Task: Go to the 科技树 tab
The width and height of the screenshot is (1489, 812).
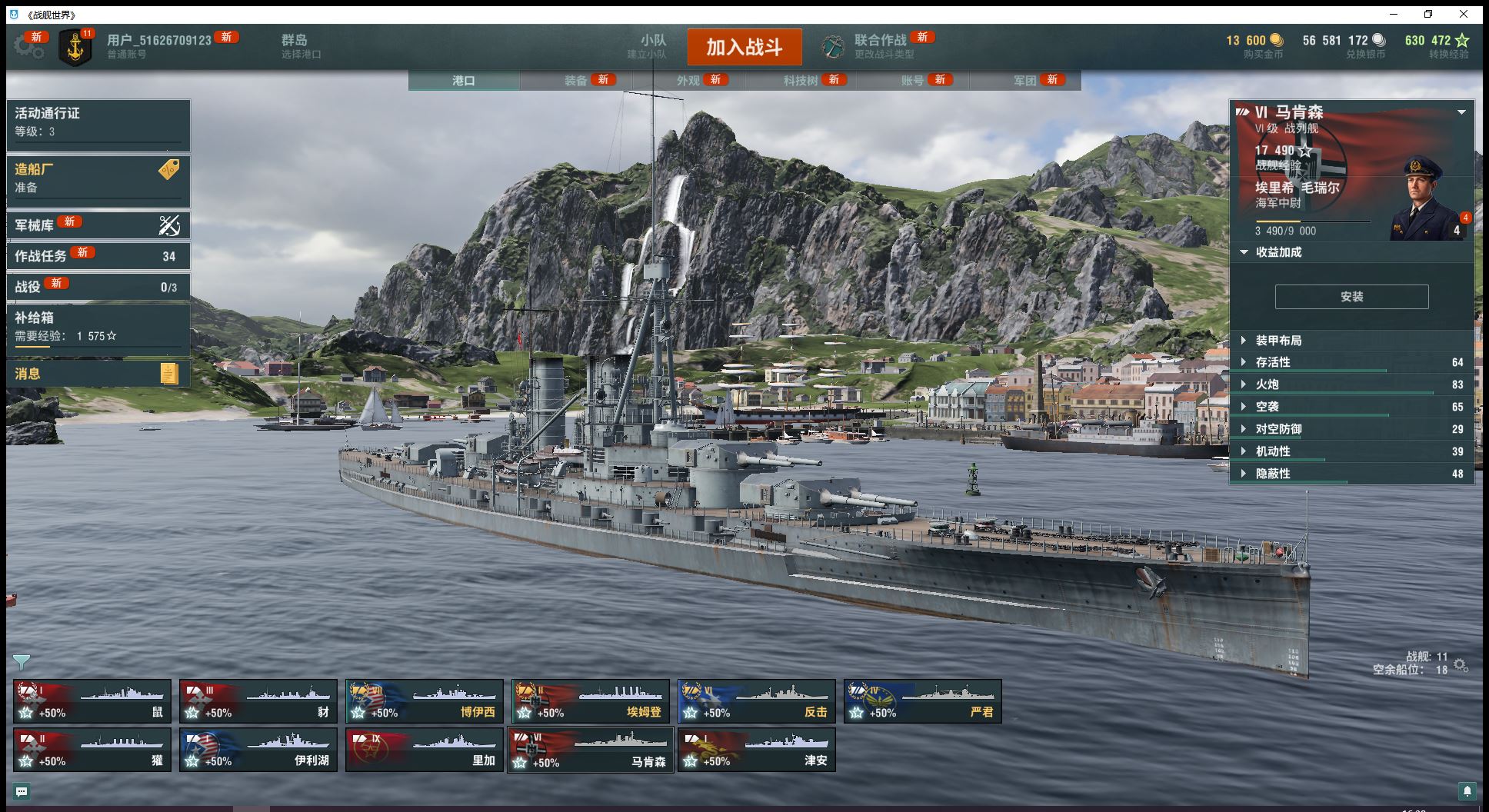Action: point(801,80)
